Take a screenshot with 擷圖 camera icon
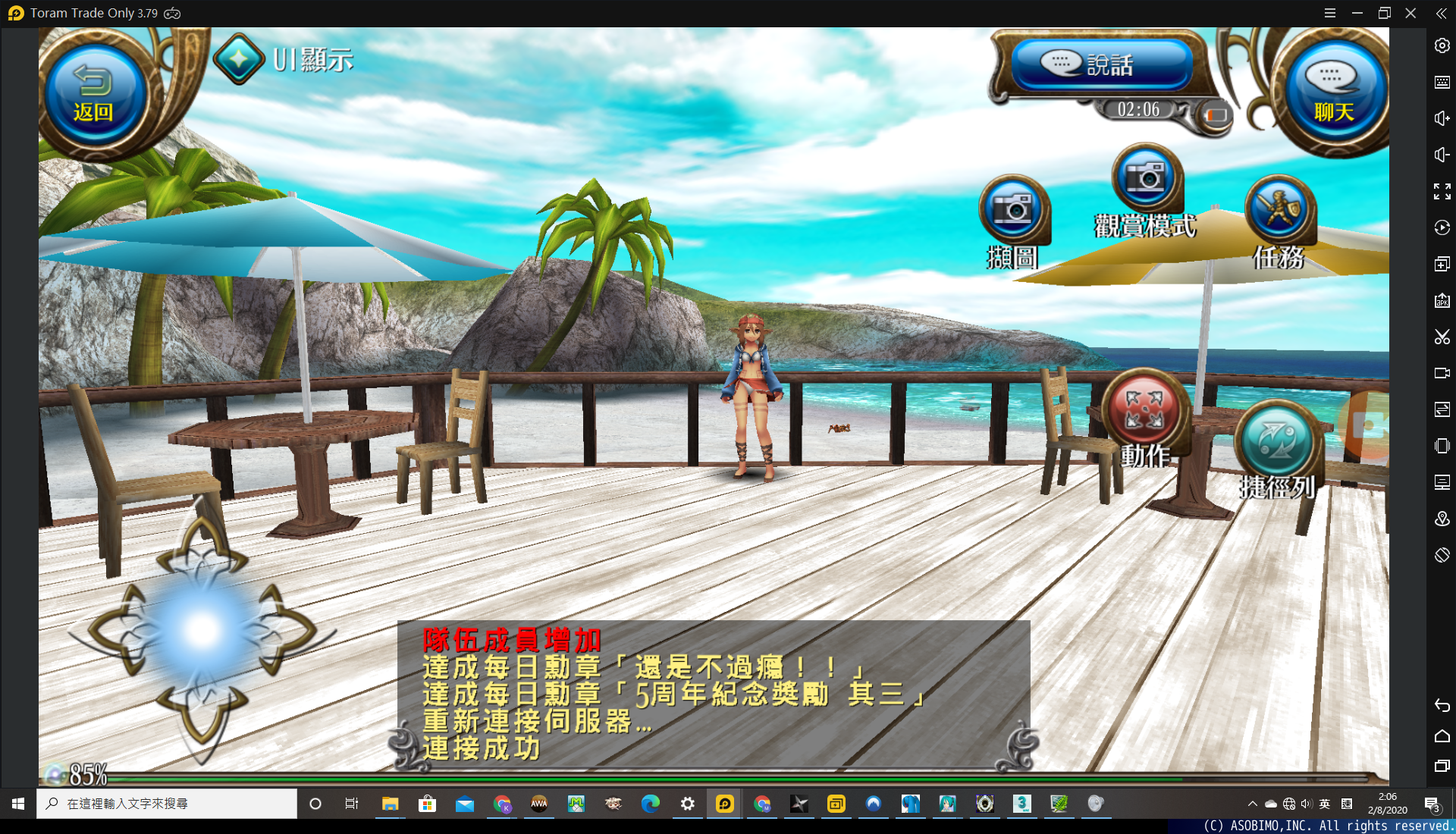The width and height of the screenshot is (1456, 834). [1013, 211]
